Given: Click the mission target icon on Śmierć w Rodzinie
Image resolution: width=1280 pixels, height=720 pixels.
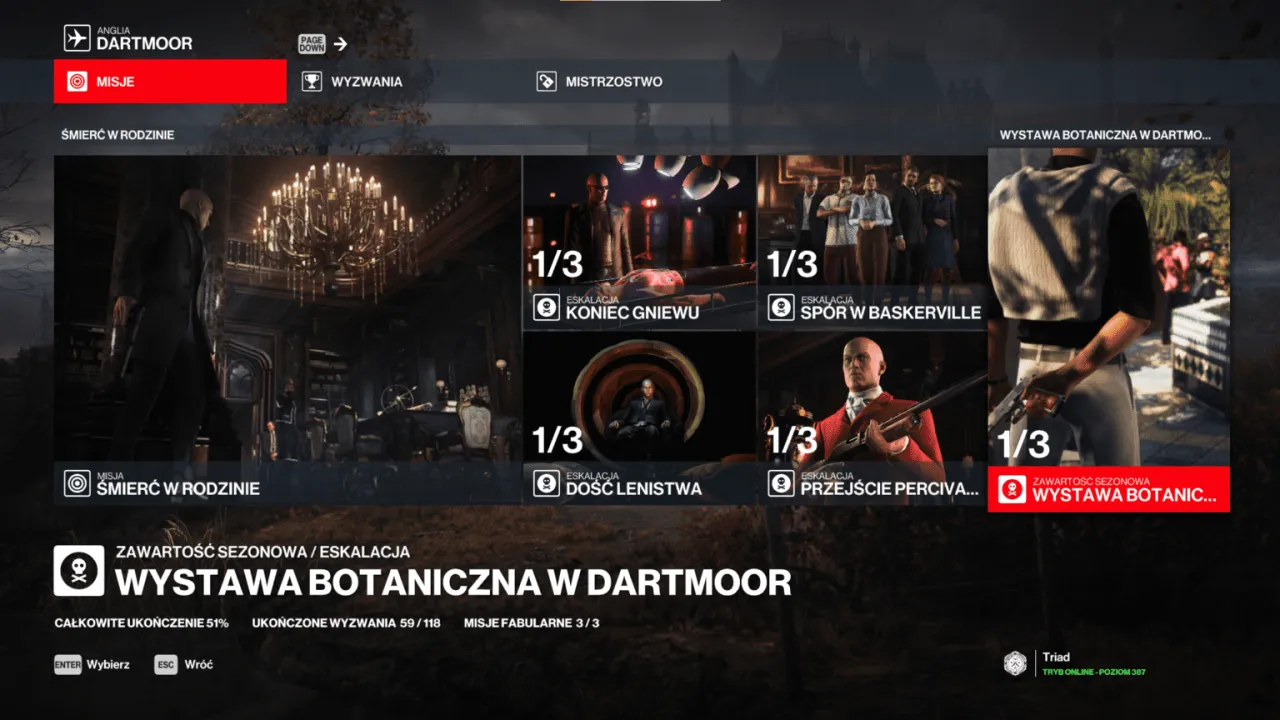Looking at the screenshot, I should tap(75, 487).
